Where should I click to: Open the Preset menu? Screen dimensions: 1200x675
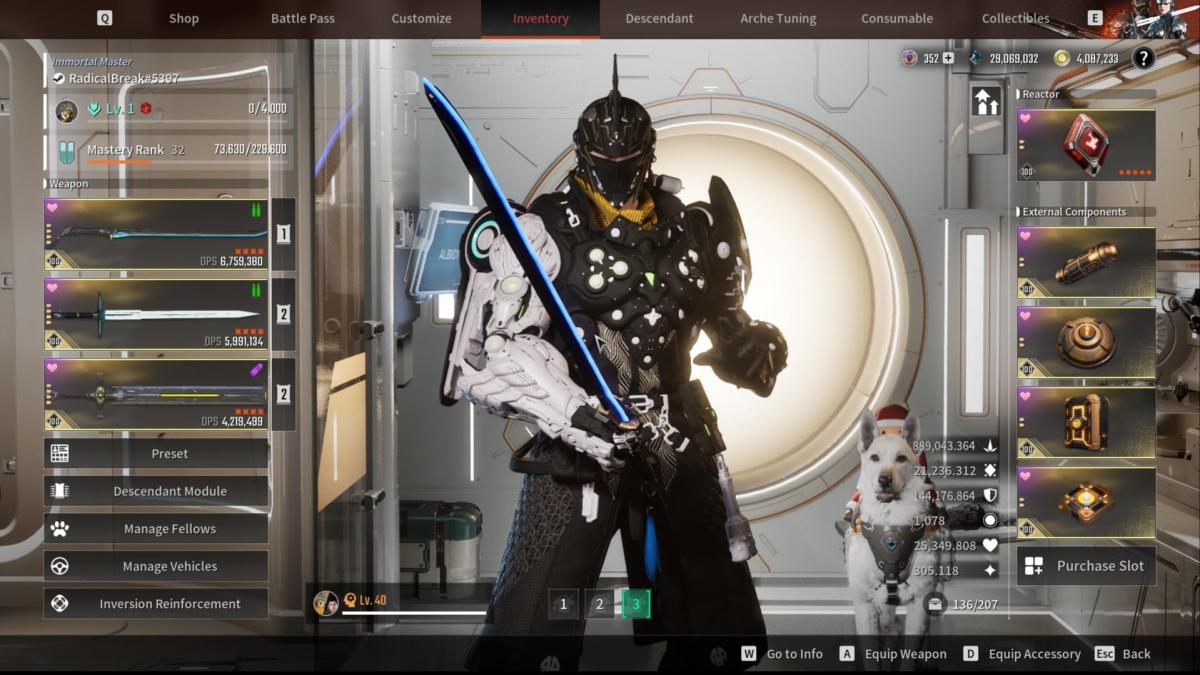click(x=156, y=453)
